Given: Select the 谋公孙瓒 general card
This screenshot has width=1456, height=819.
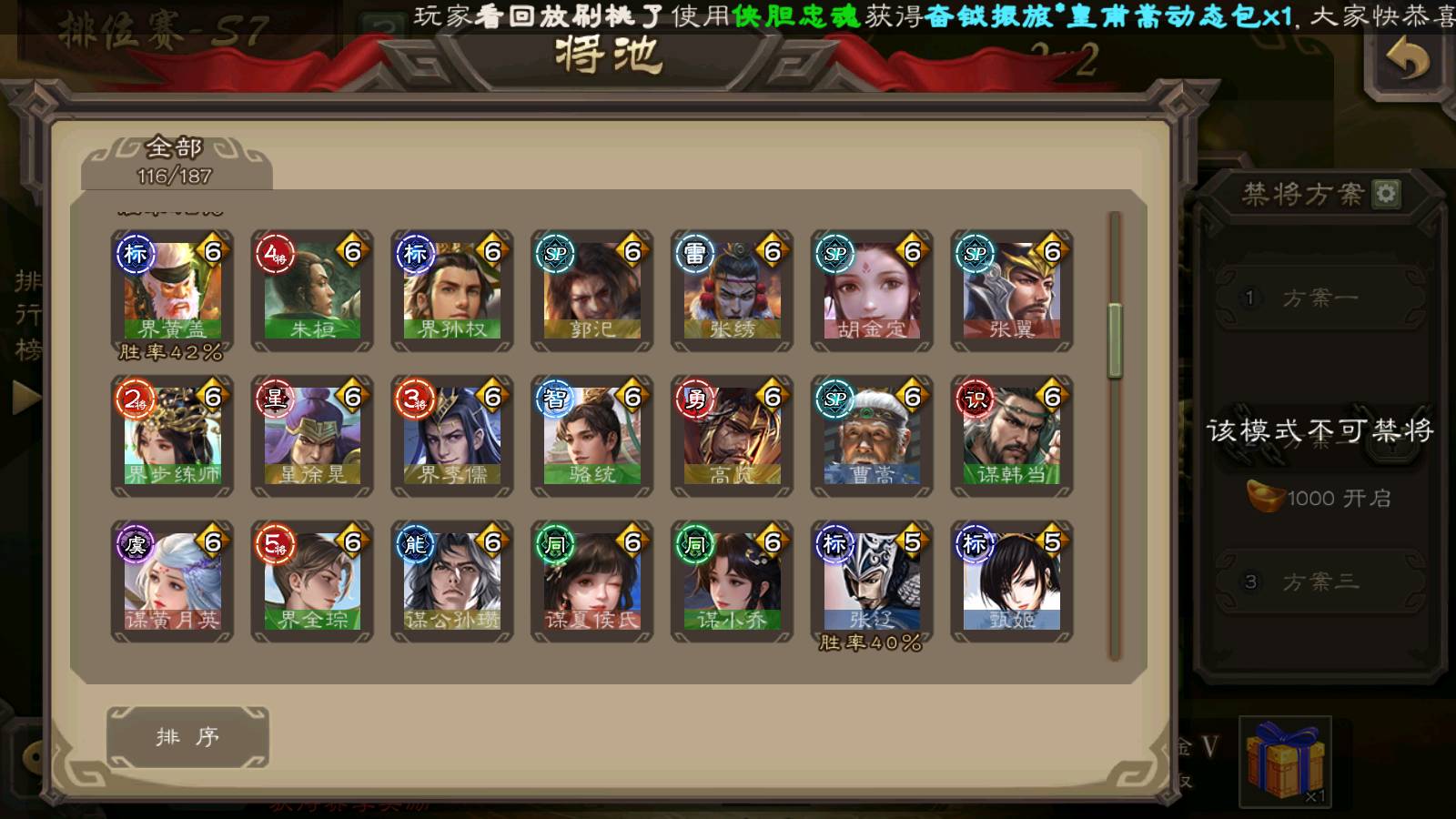Looking at the screenshot, I should coord(452,581).
